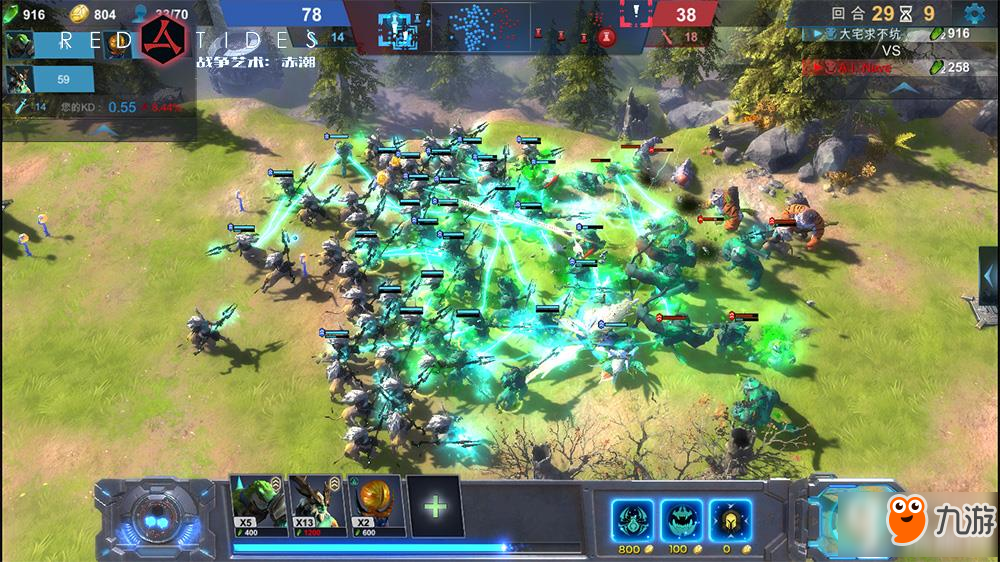Activate the 100 gold beast ability
1000x562 pixels.
[680, 520]
